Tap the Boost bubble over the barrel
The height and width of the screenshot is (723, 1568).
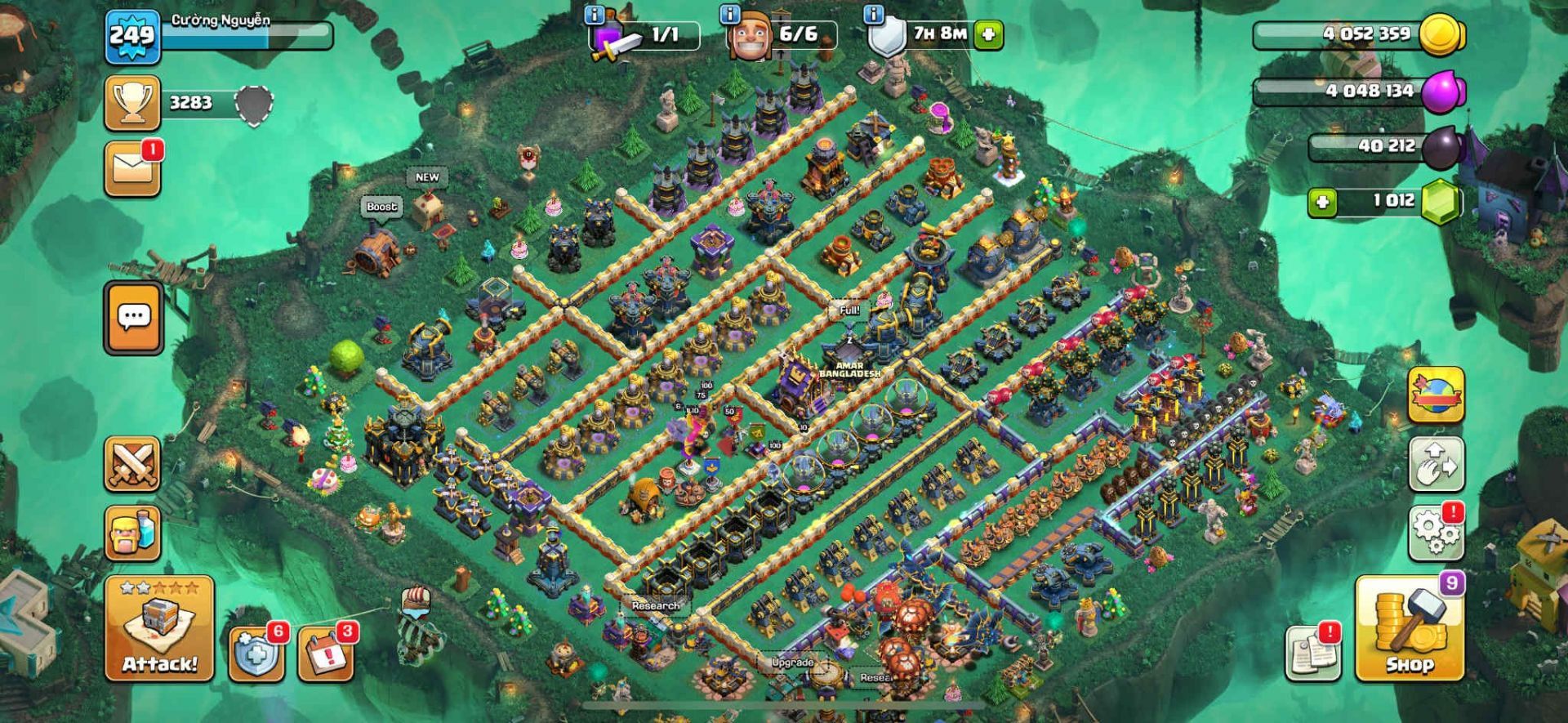(x=381, y=207)
